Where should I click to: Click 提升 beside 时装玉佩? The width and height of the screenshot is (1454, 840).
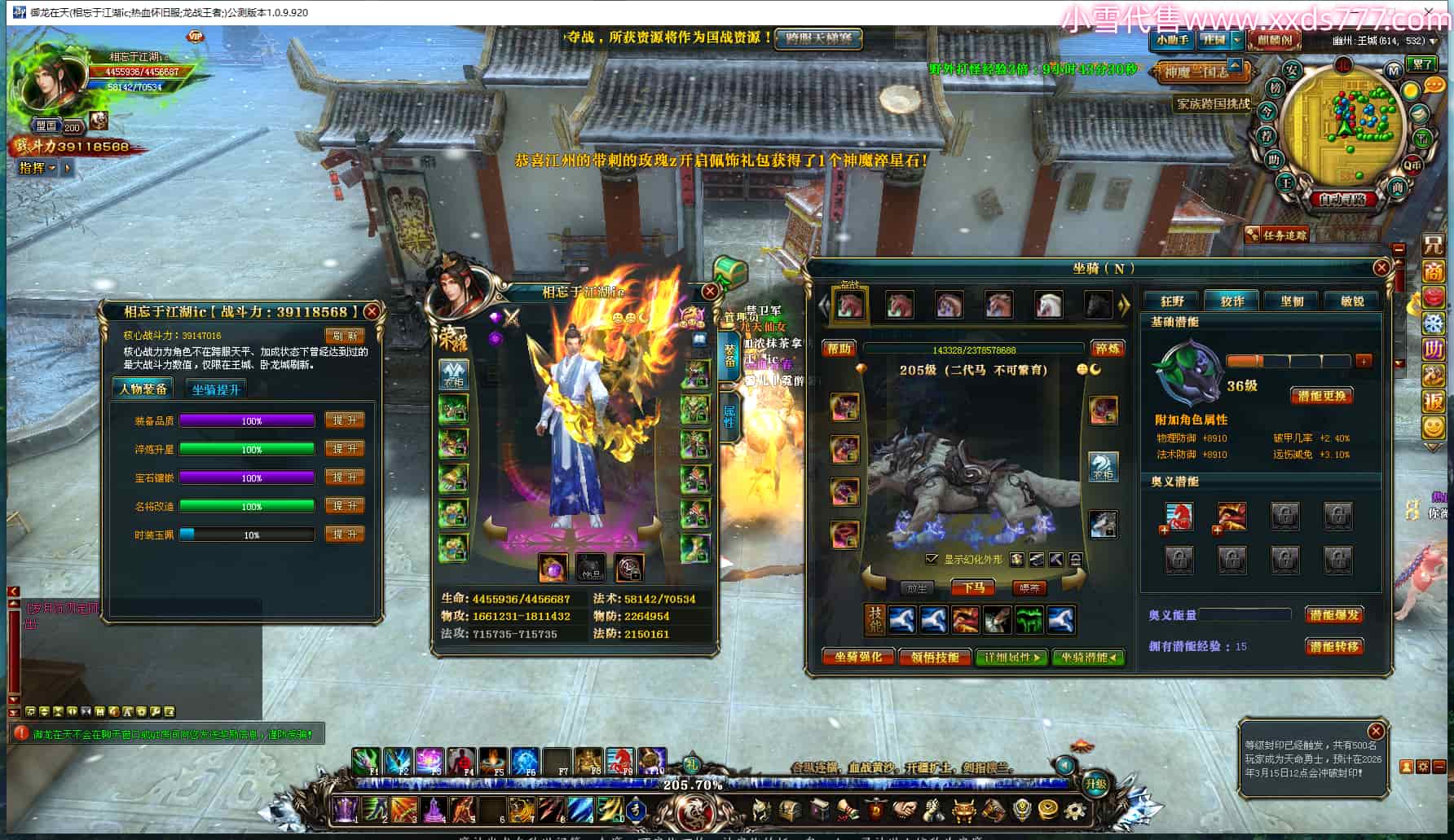[x=345, y=534]
